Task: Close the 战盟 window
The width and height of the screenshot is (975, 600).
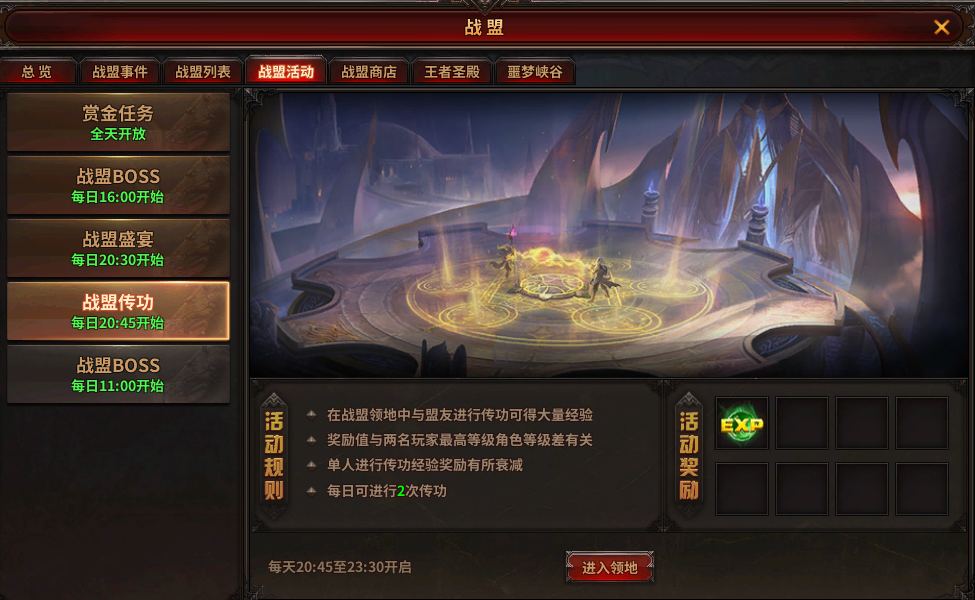Action: (x=941, y=27)
